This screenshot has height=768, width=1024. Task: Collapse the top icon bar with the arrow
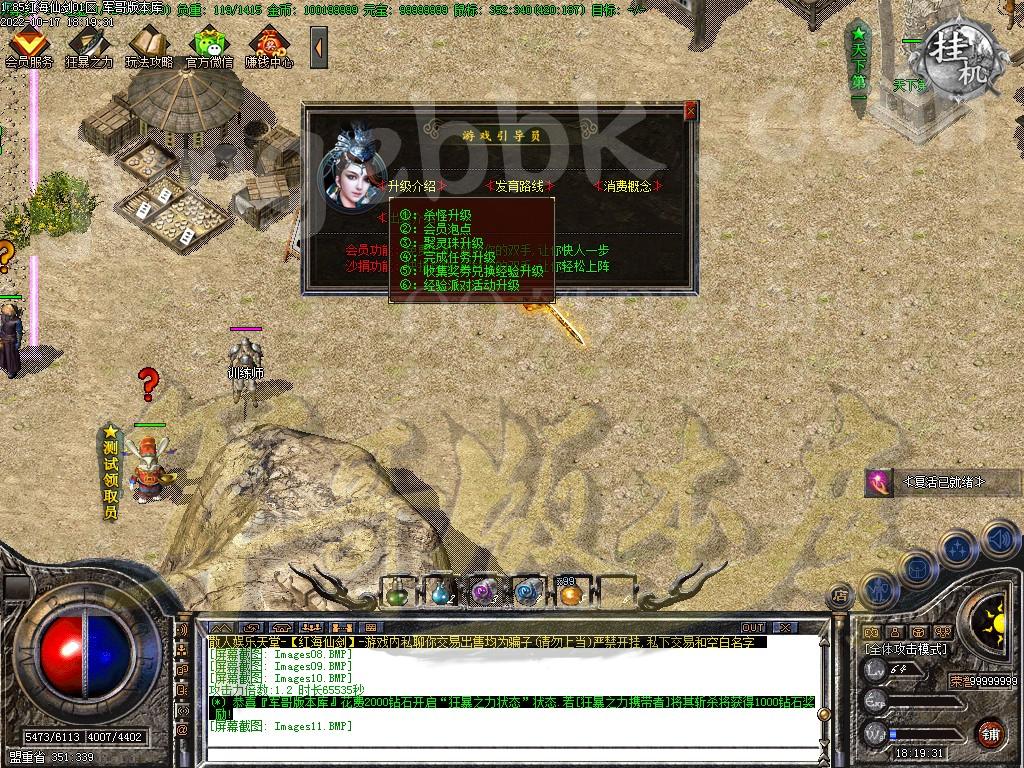pos(318,47)
